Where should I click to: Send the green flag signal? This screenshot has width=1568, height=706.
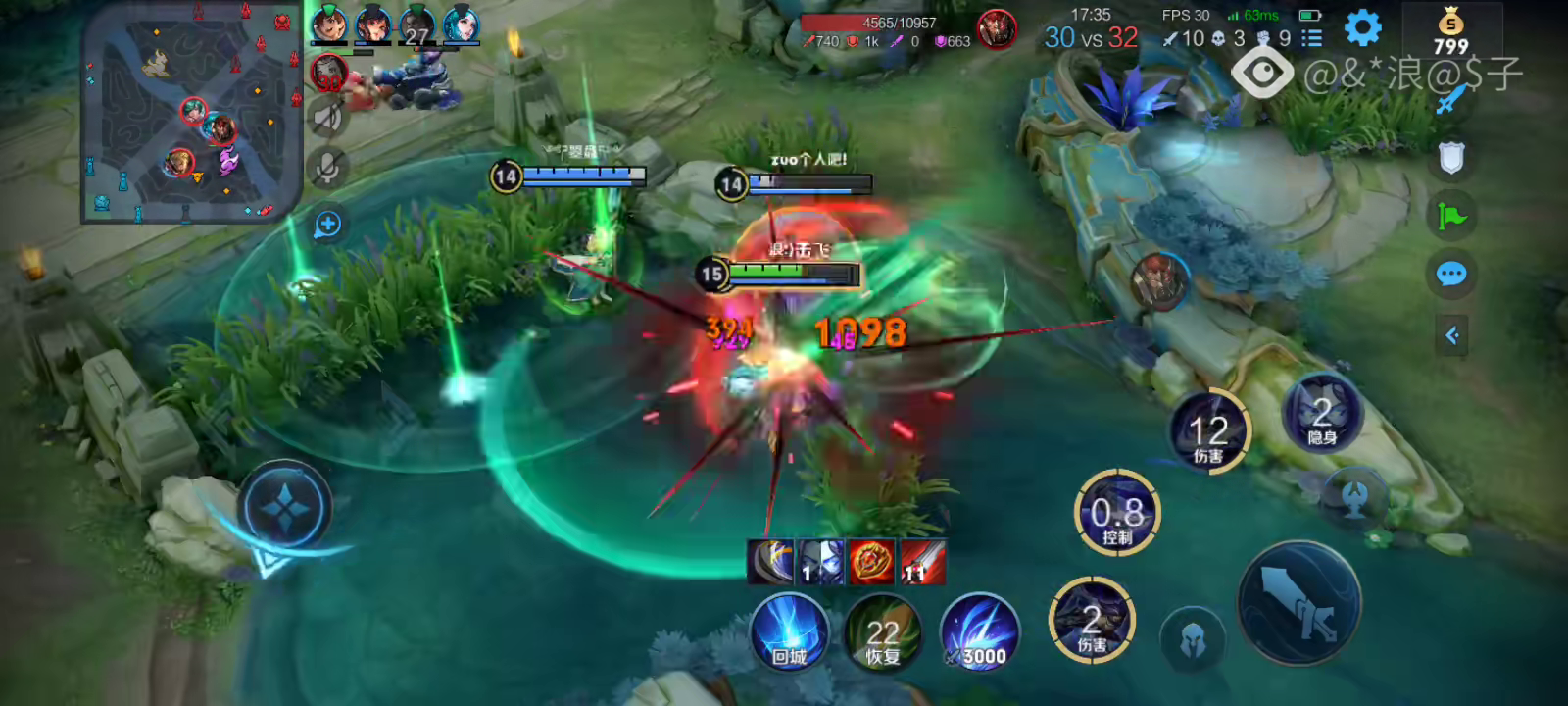(x=1451, y=215)
